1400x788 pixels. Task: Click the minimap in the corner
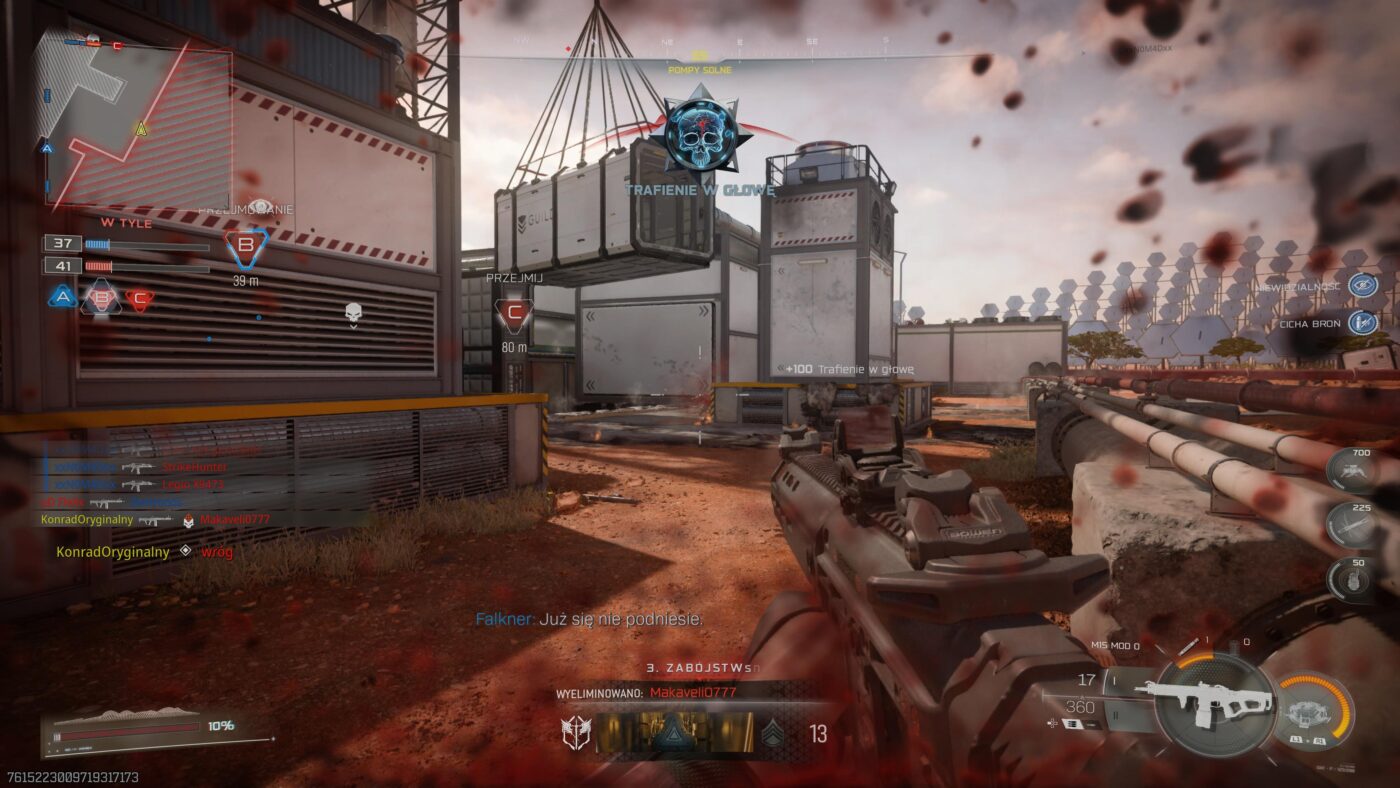133,125
